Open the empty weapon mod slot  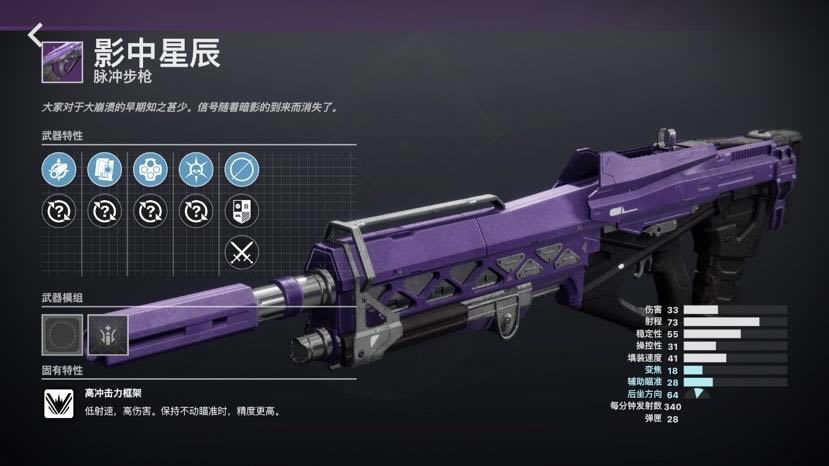coord(60,333)
